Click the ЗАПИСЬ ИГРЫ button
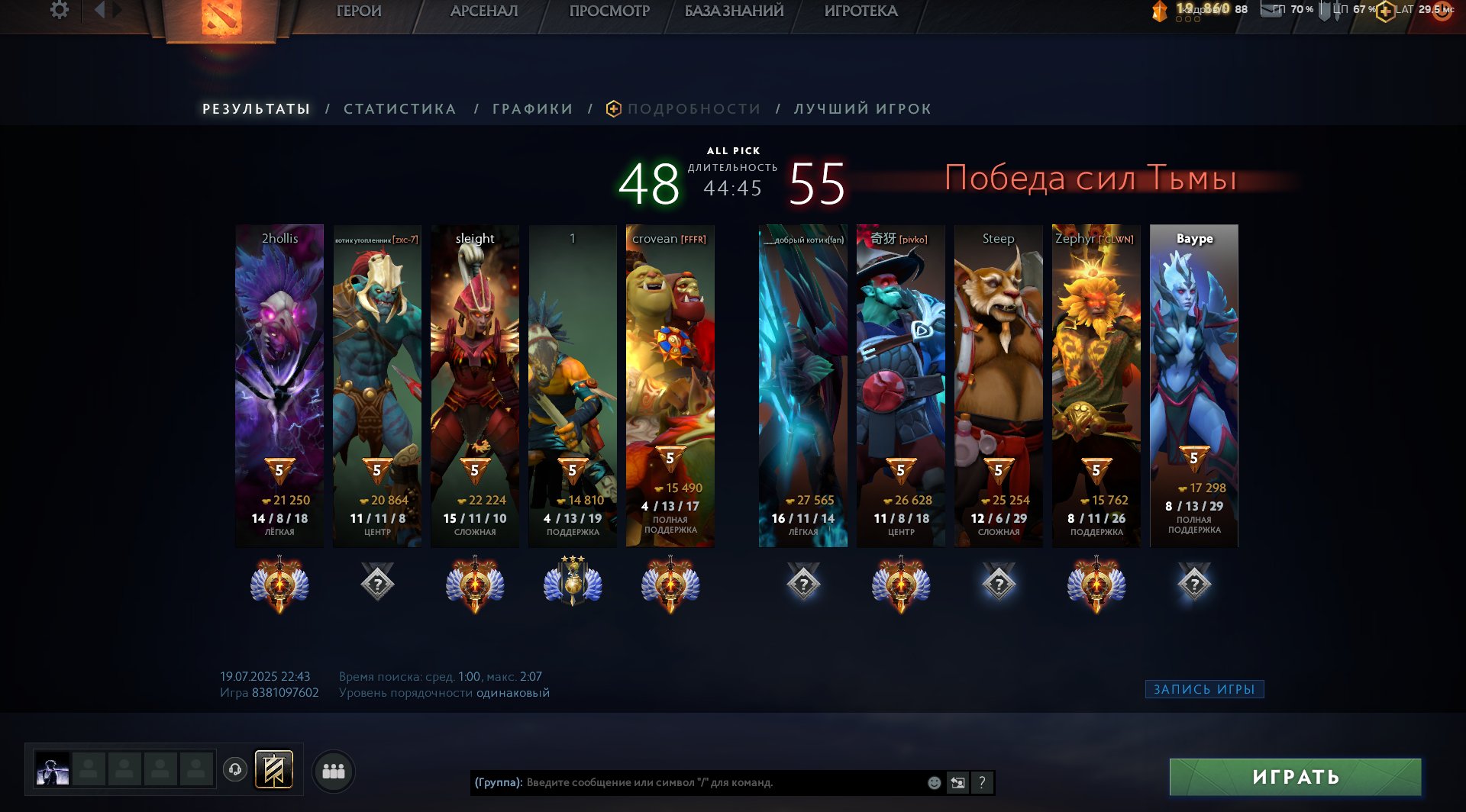Viewport: 1466px width, 812px height. (x=1203, y=689)
